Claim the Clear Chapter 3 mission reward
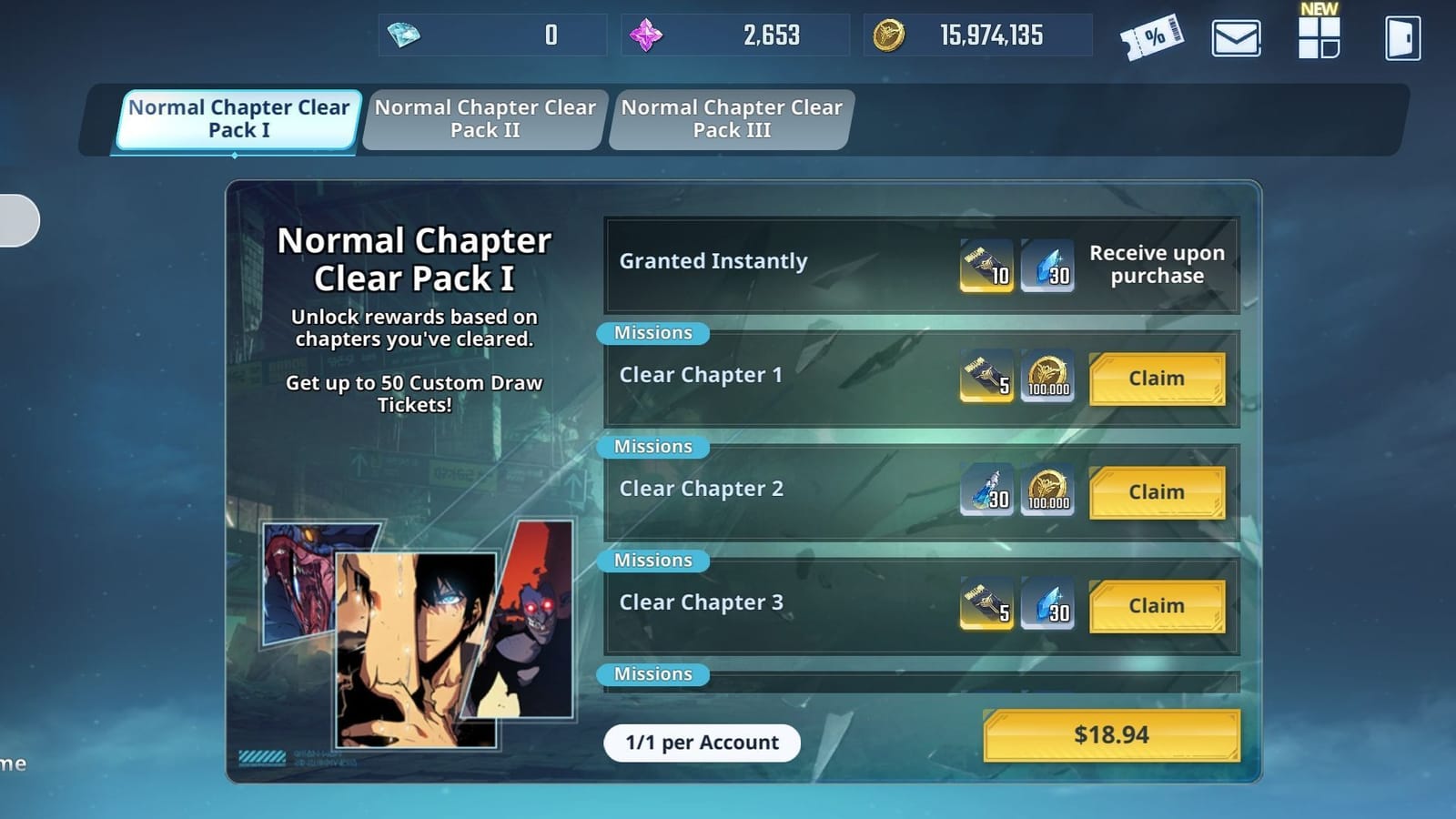 [1157, 606]
